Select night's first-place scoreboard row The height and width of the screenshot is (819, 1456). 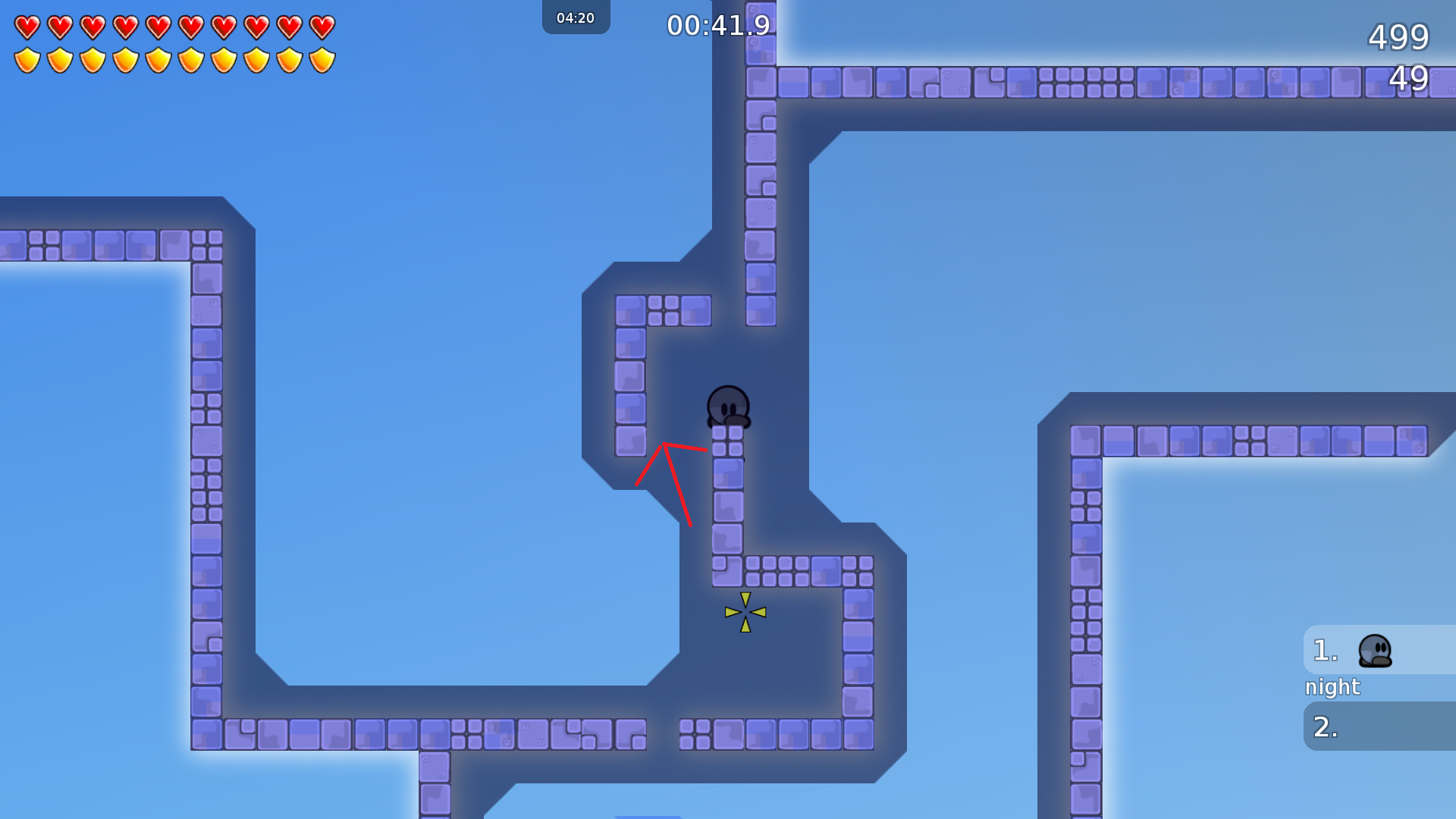pyautogui.click(x=1379, y=651)
